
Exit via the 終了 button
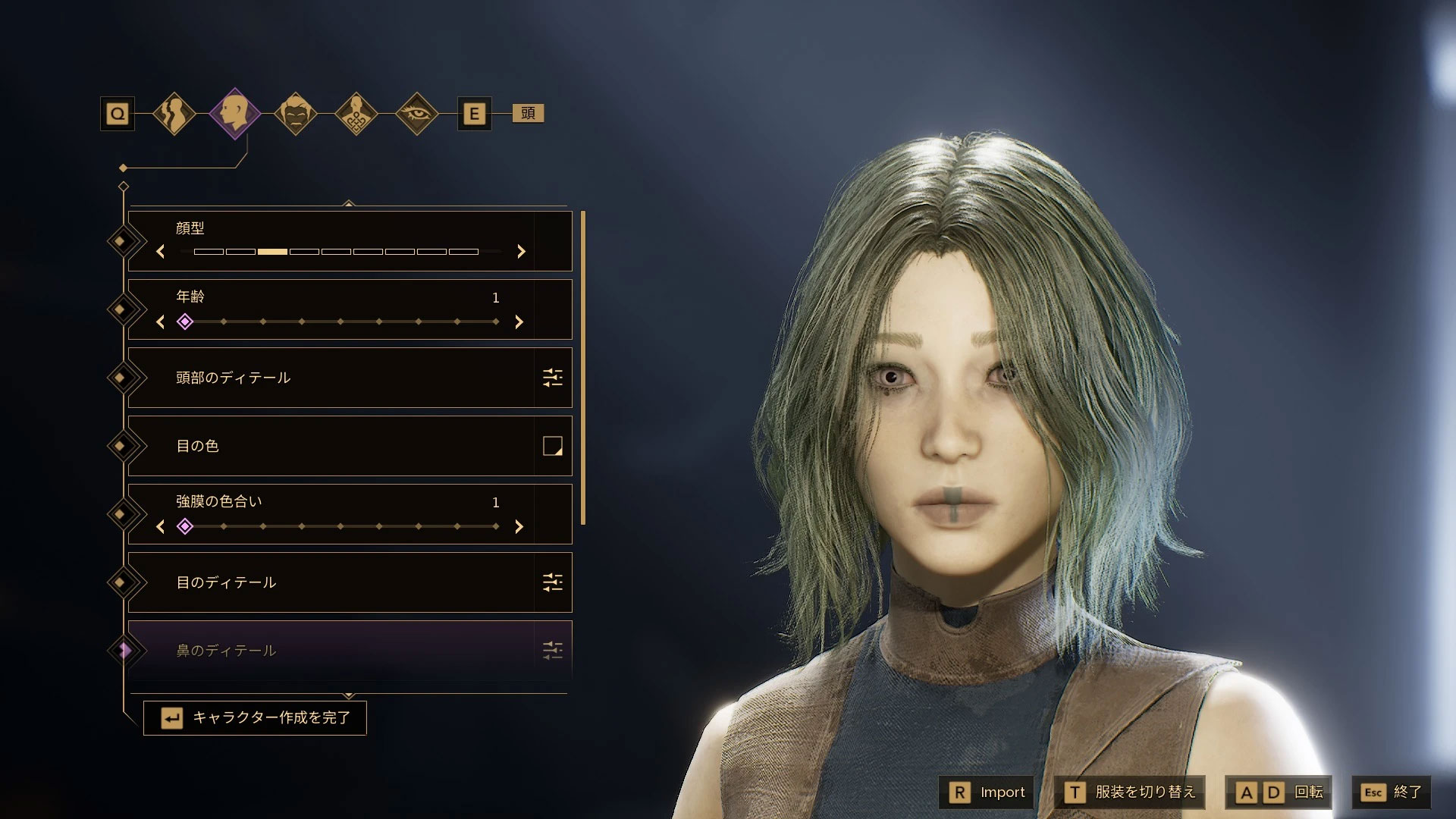1392,792
